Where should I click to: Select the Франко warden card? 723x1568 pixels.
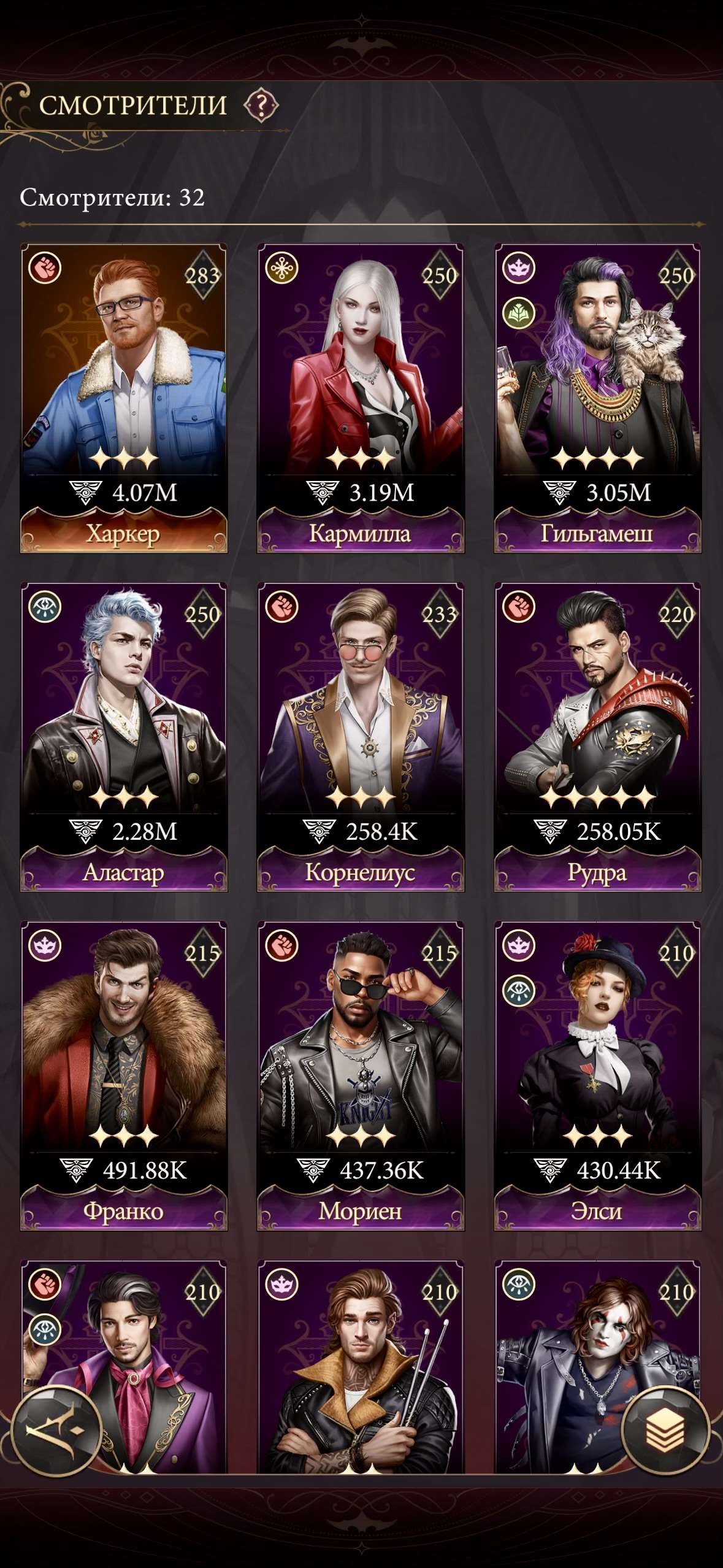pos(124,1075)
